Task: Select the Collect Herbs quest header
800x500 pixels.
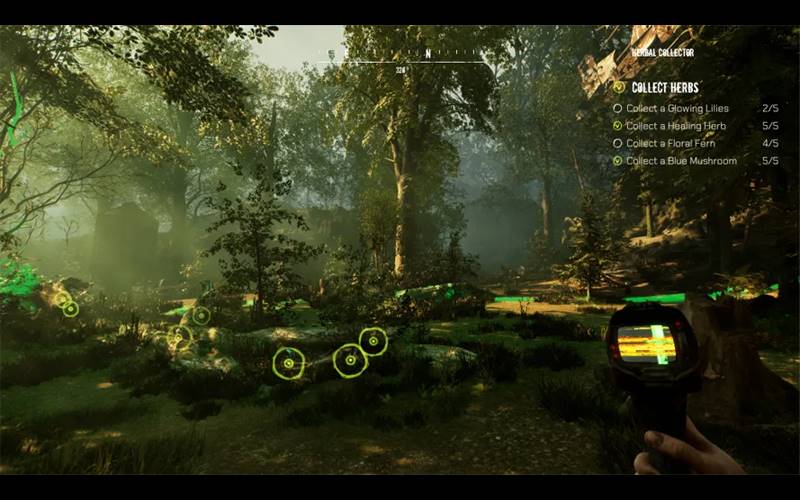Action: tap(664, 88)
